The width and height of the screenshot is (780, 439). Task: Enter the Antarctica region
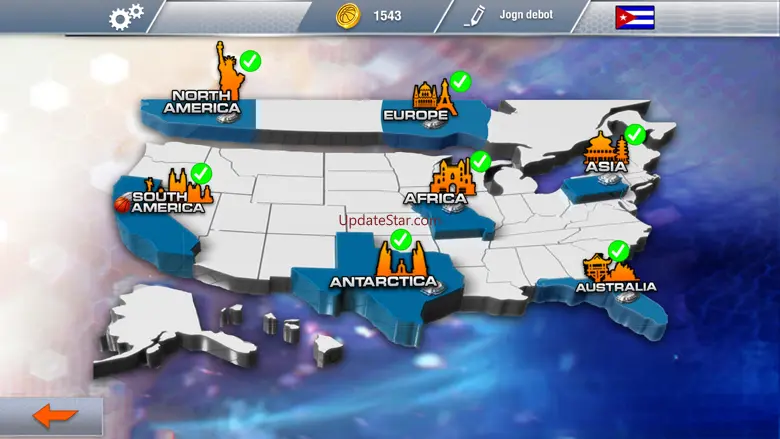click(x=383, y=279)
